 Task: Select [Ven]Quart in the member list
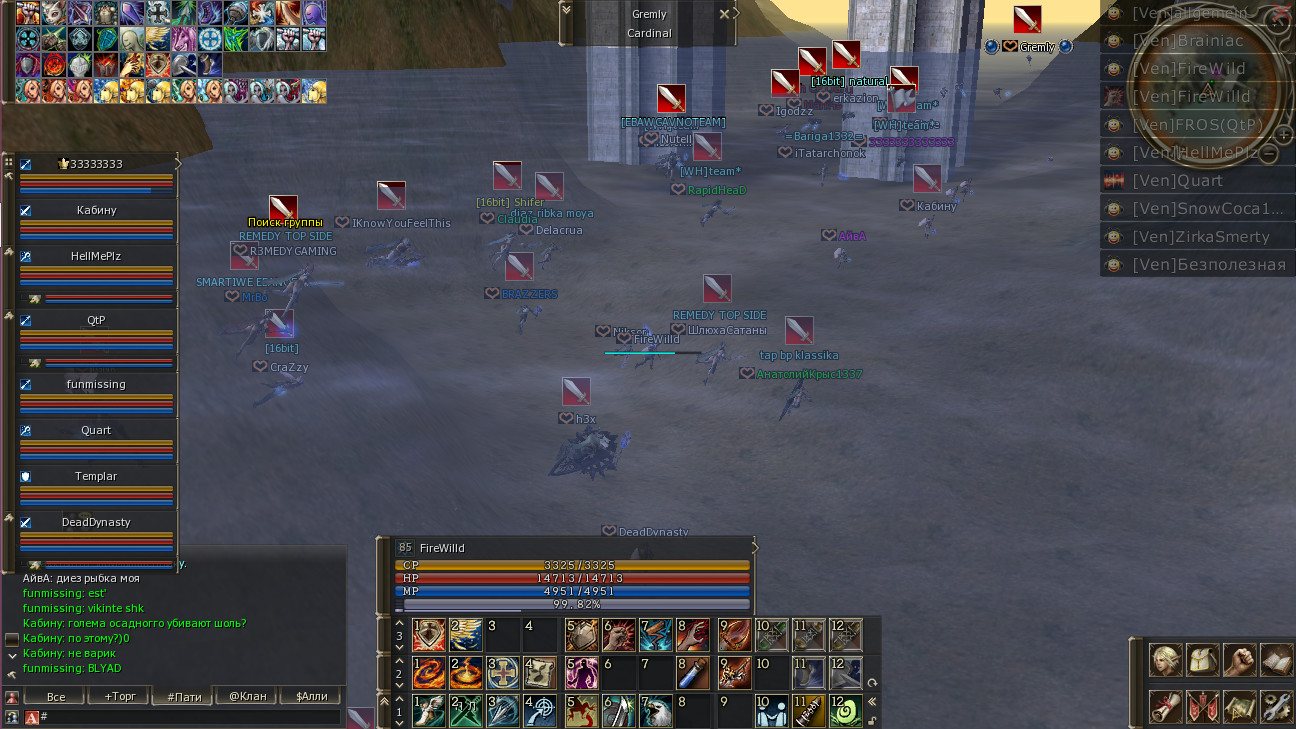pos(1186,181)
